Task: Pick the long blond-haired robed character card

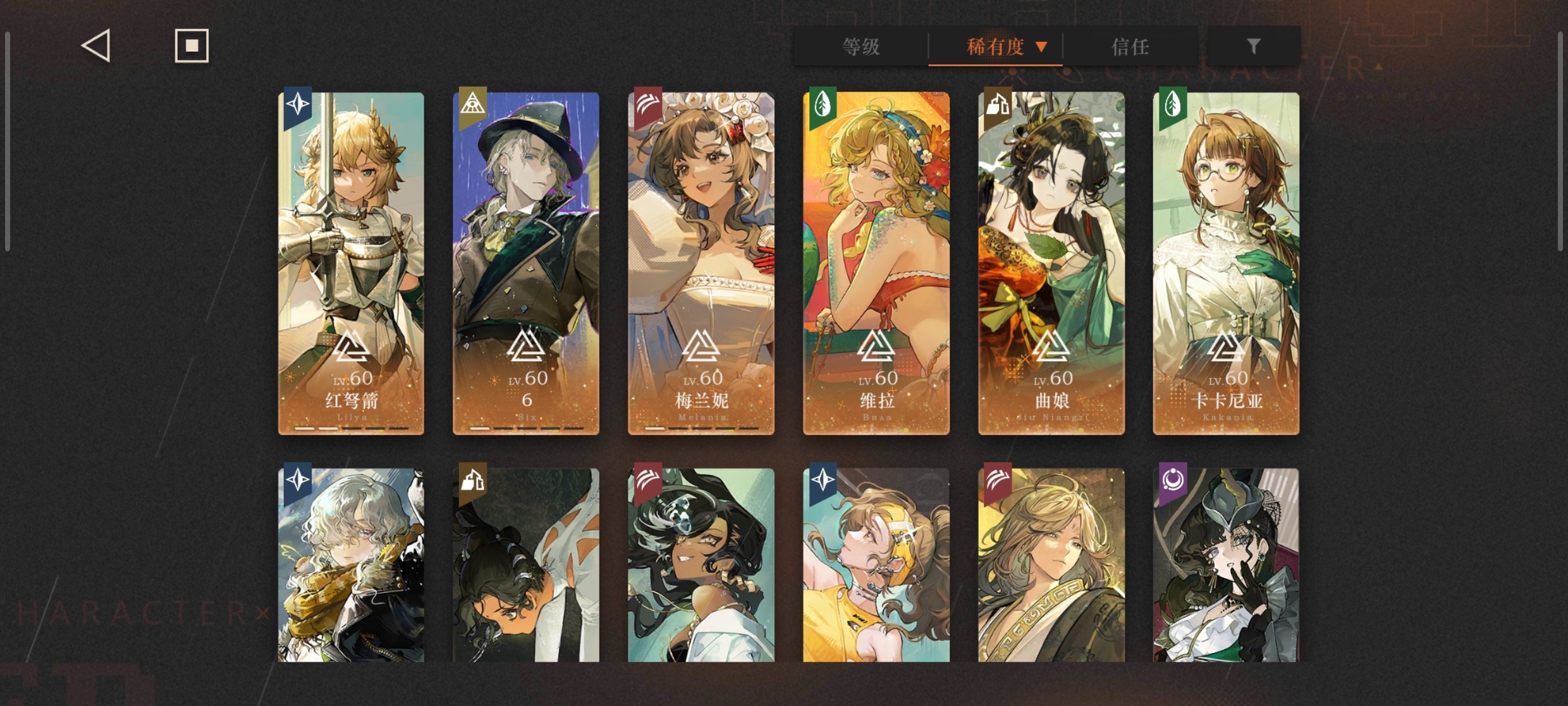Action: click(x=1051, y=565)
